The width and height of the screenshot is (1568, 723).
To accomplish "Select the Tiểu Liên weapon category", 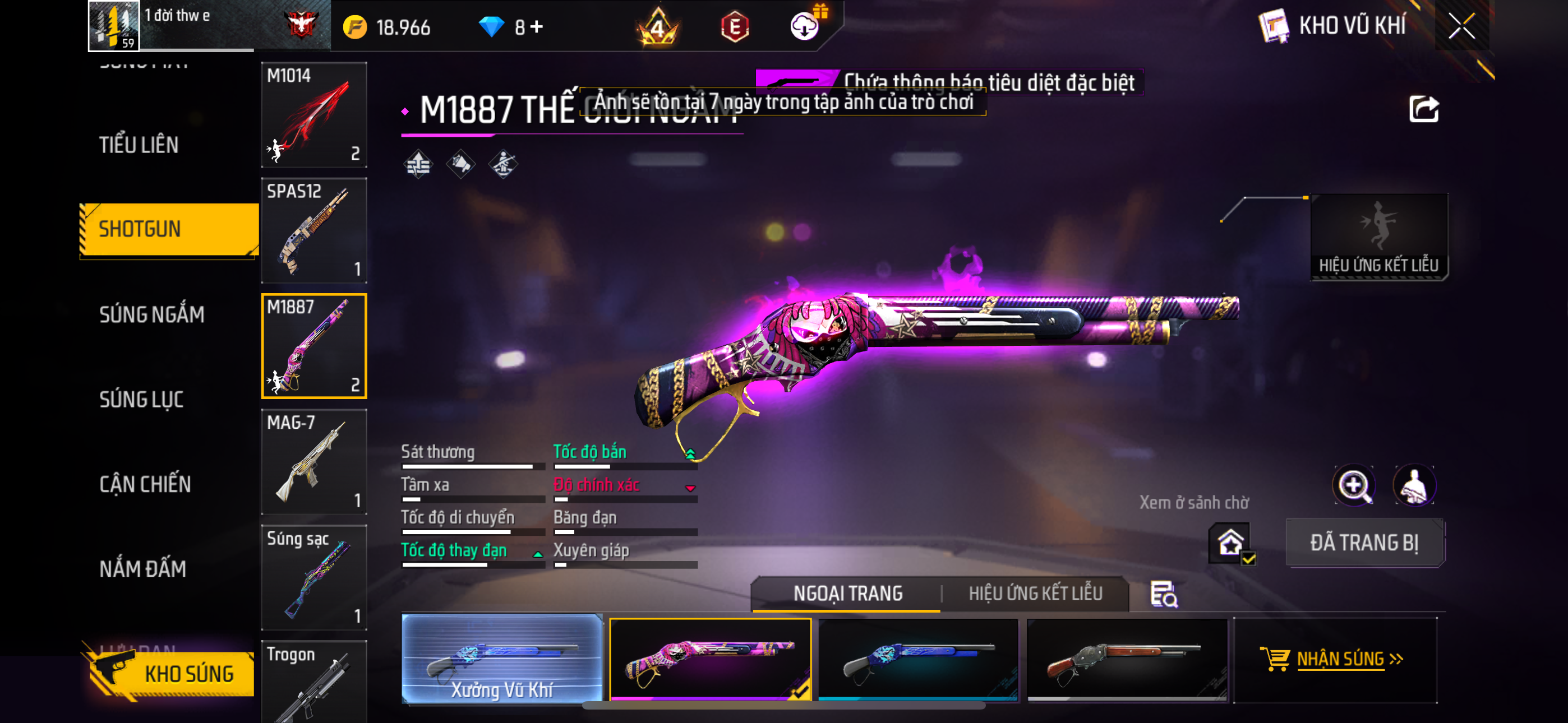I will click(139, 145).
